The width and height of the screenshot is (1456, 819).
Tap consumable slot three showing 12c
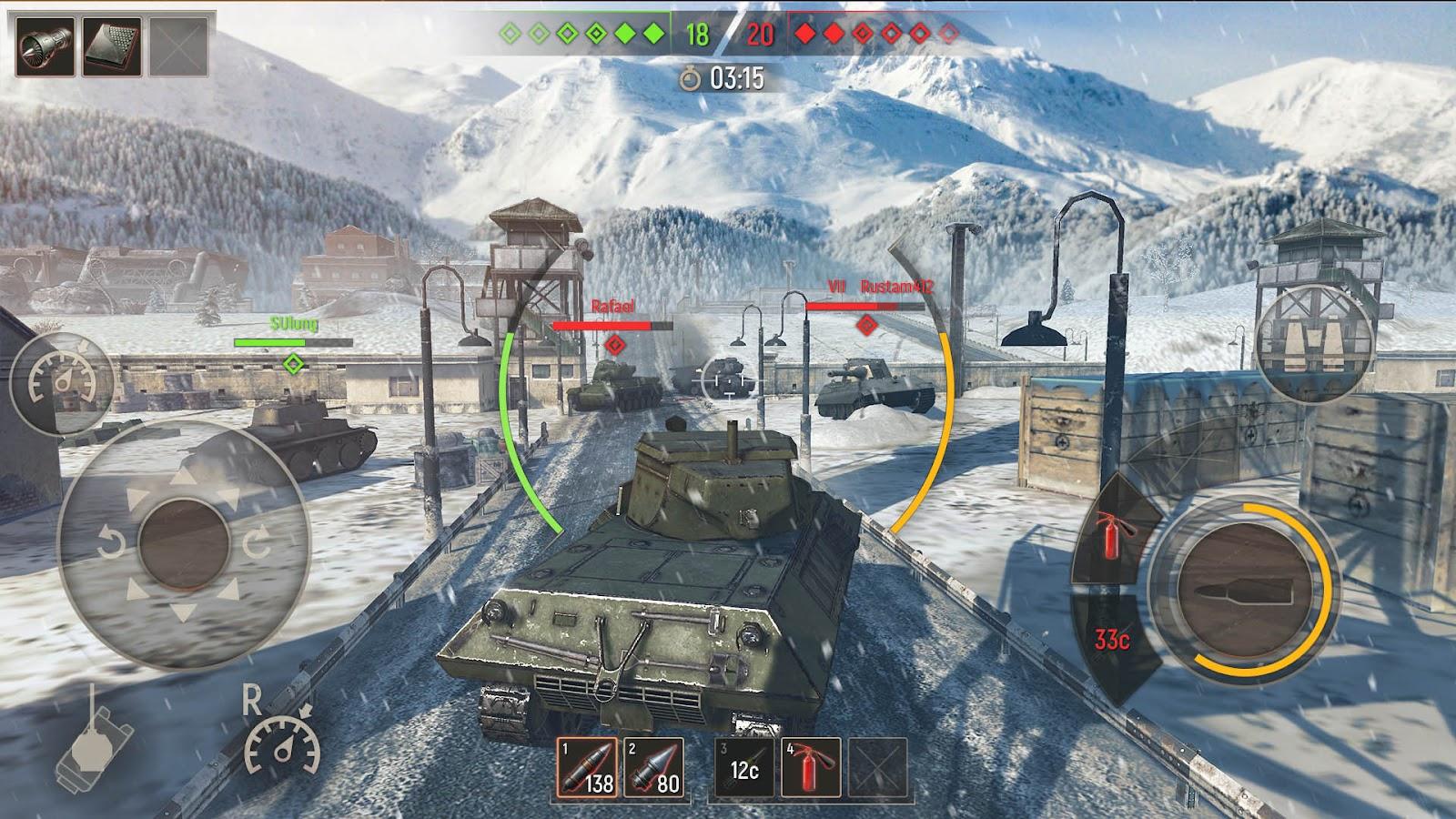(744, 767)
